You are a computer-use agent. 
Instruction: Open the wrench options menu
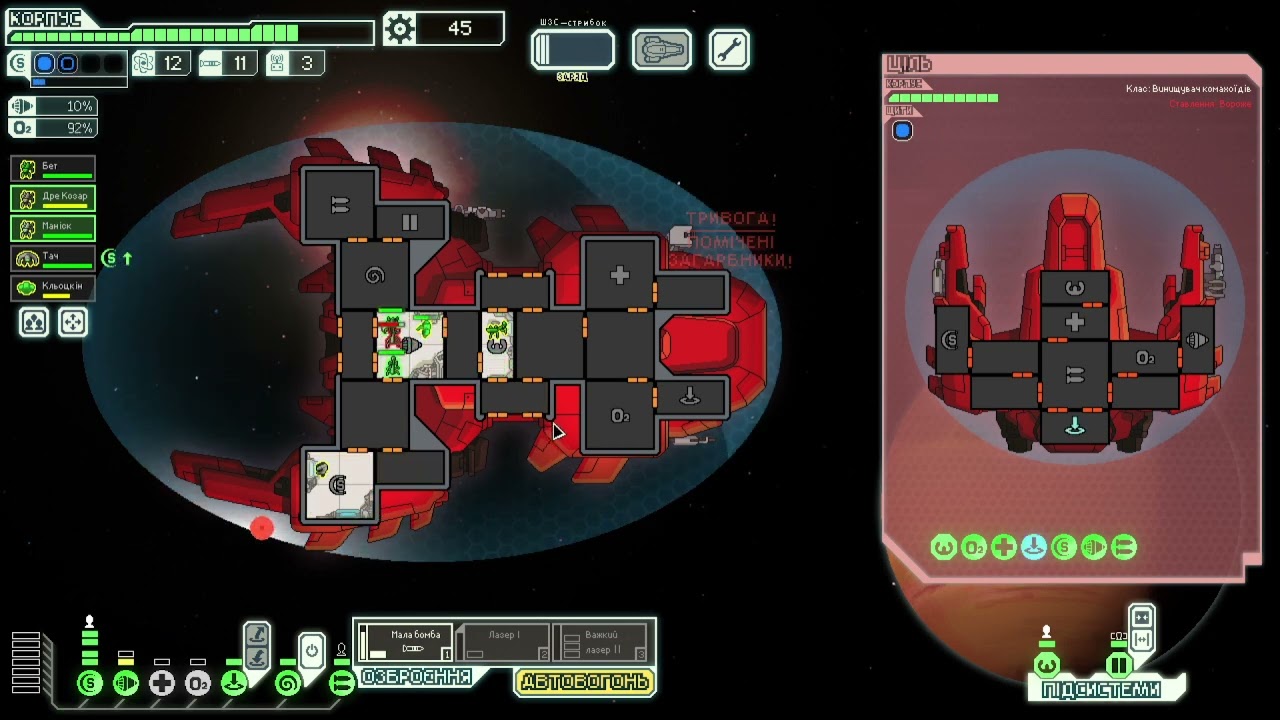click(x=729, y=49)
